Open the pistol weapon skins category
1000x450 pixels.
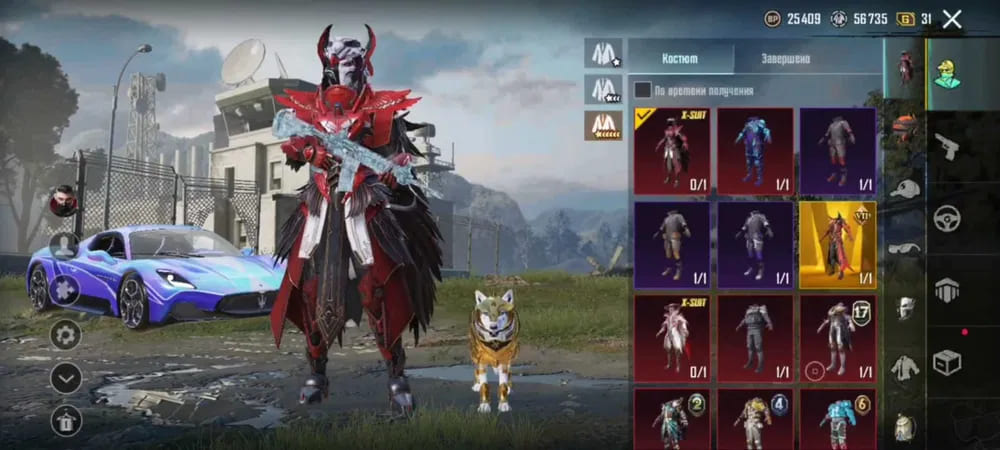[946, 146]
